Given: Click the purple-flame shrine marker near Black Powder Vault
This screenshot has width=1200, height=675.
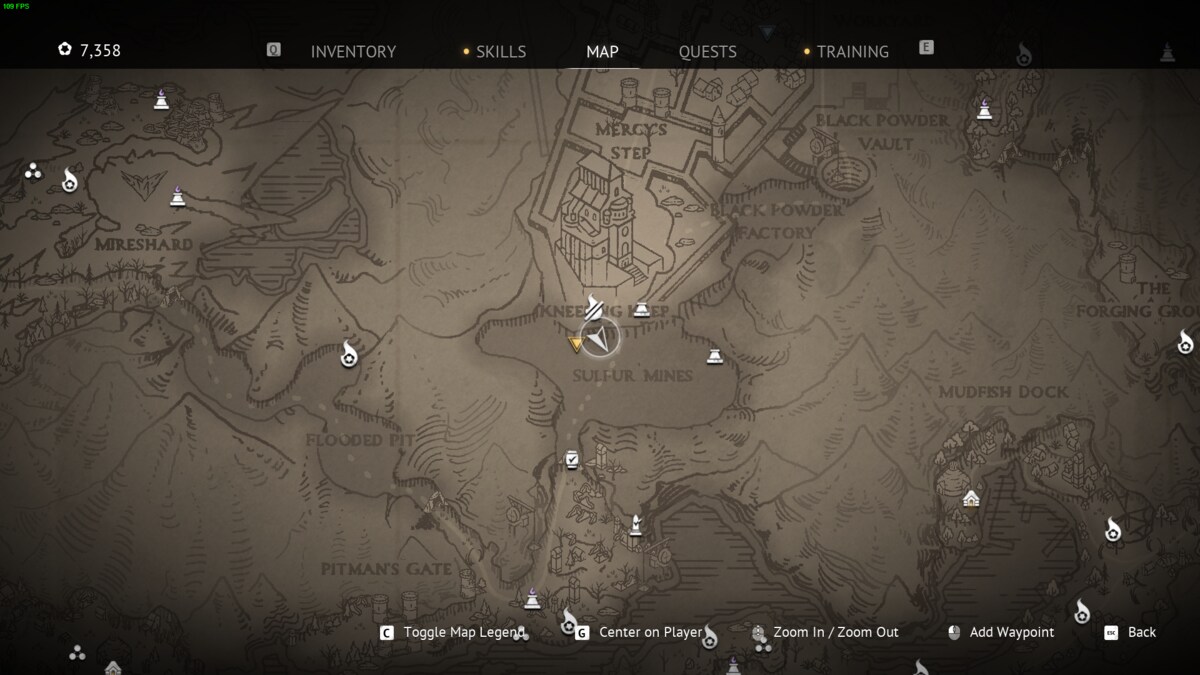Looking at the screenshot, I should coord(985,109).
